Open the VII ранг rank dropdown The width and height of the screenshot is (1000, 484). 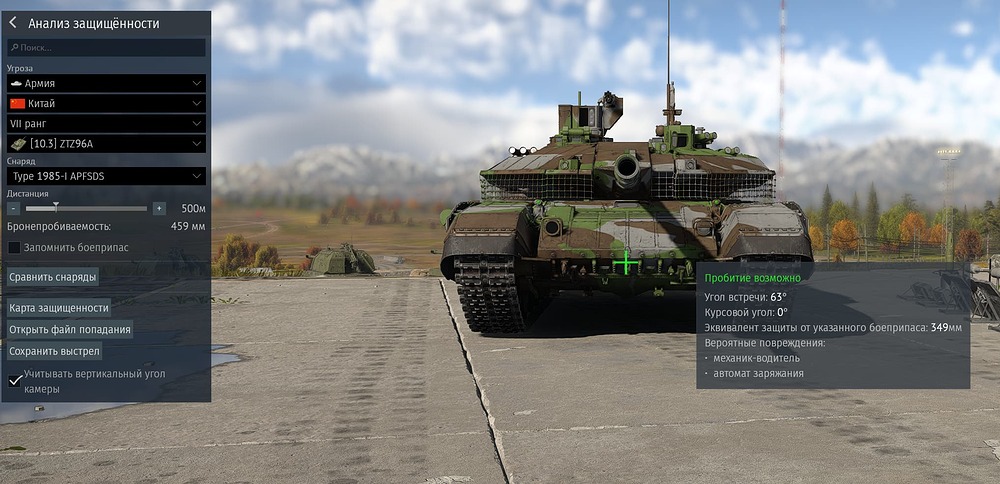(106, 123)
